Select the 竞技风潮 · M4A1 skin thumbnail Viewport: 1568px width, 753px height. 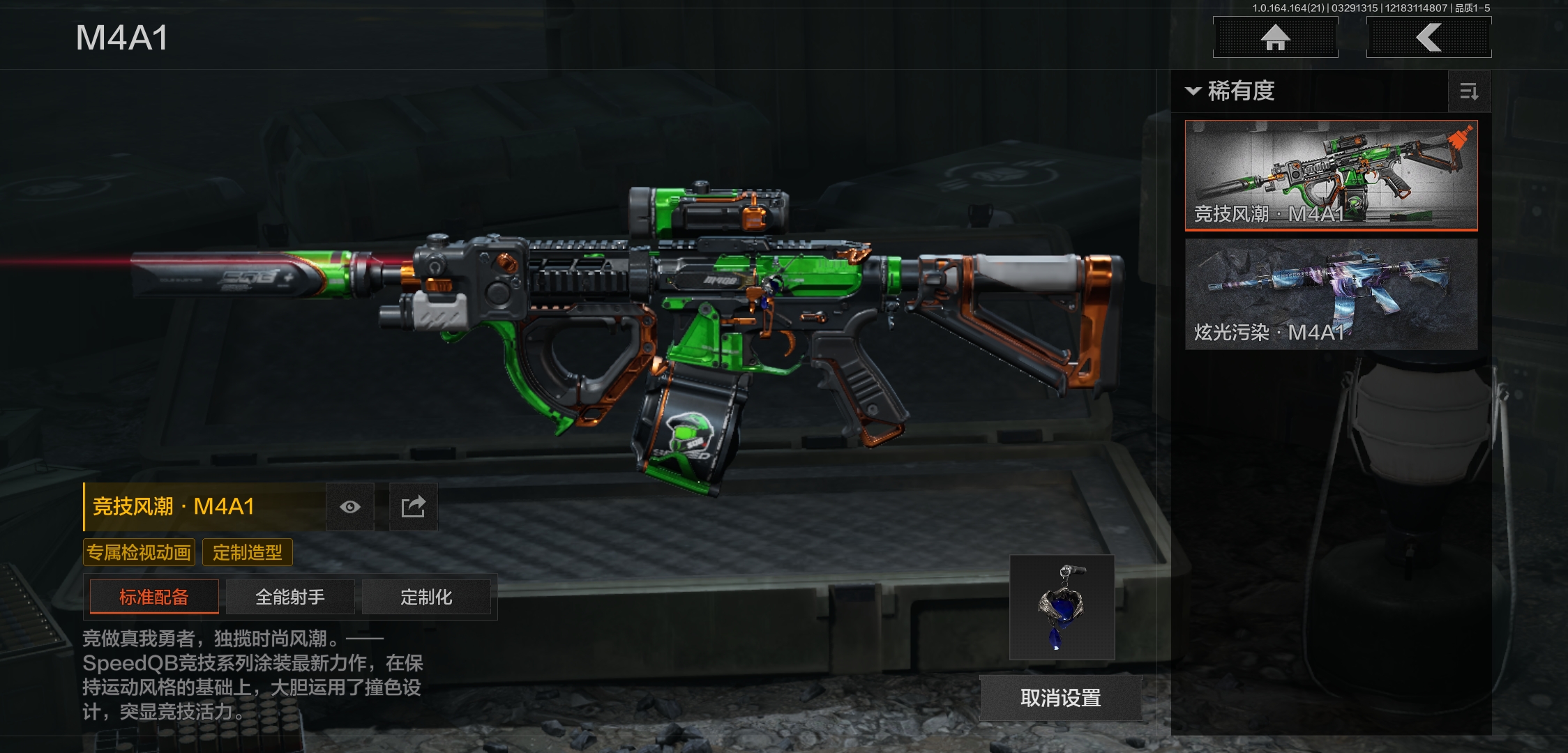click(1331, 174)
